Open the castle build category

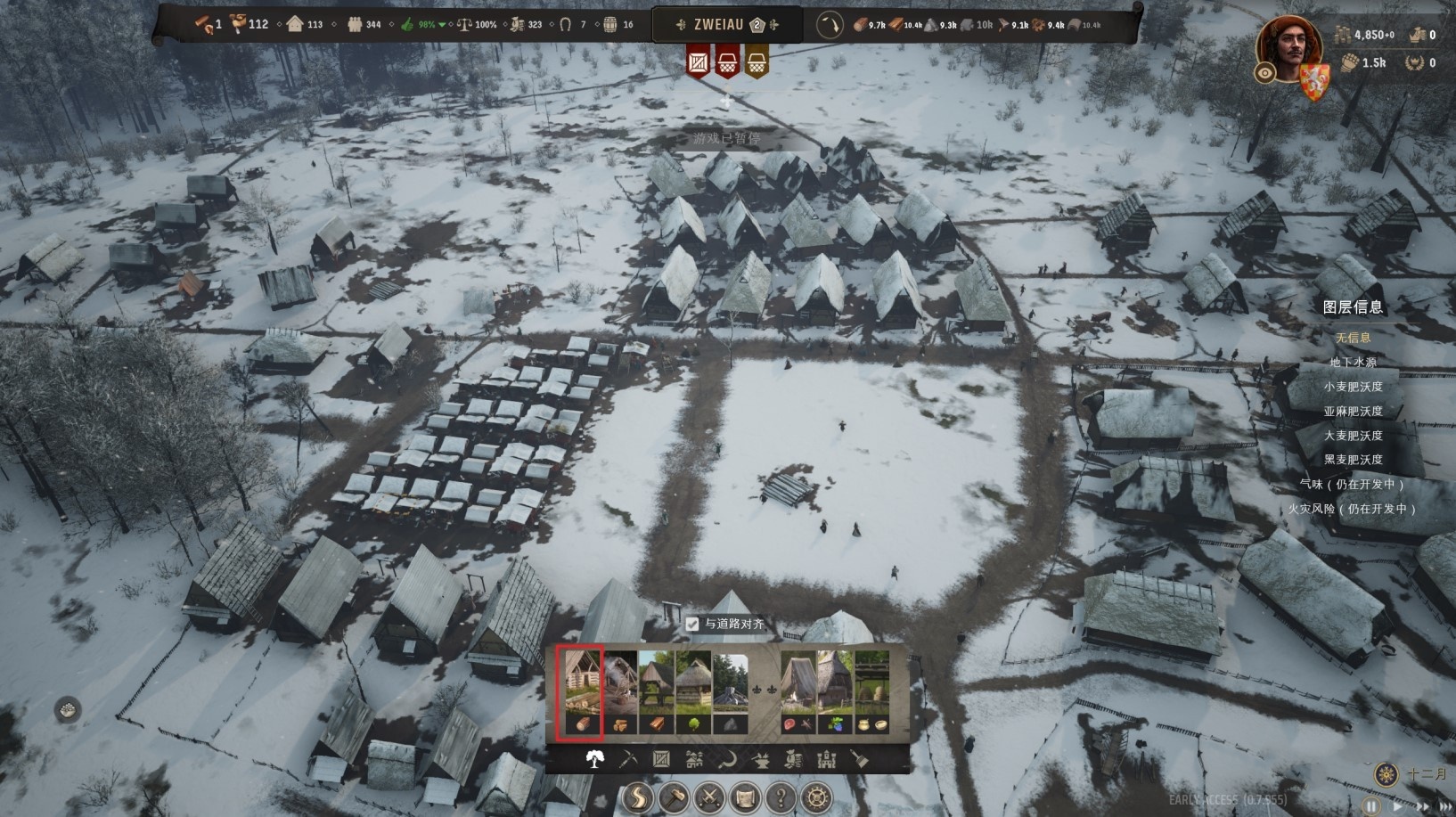827,759
